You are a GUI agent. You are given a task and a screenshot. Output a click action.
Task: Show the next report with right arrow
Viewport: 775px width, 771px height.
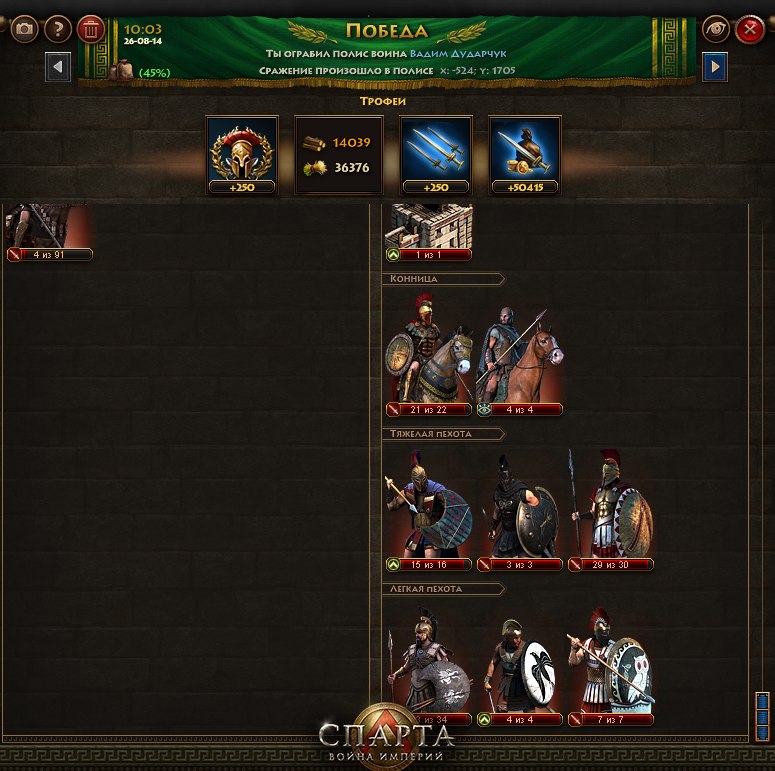[x=715, y=67]
